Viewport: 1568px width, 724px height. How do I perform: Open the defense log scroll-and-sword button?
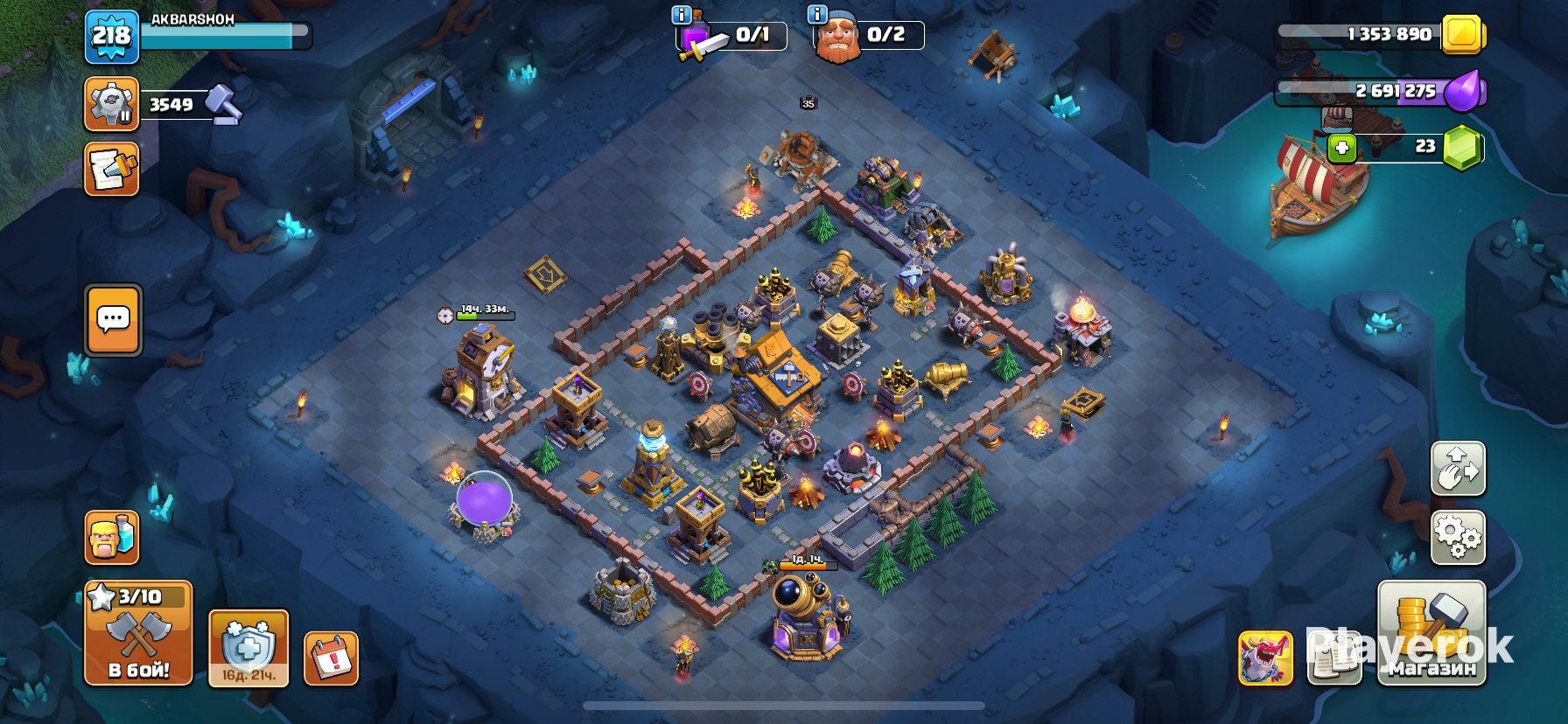click(111, 169)
